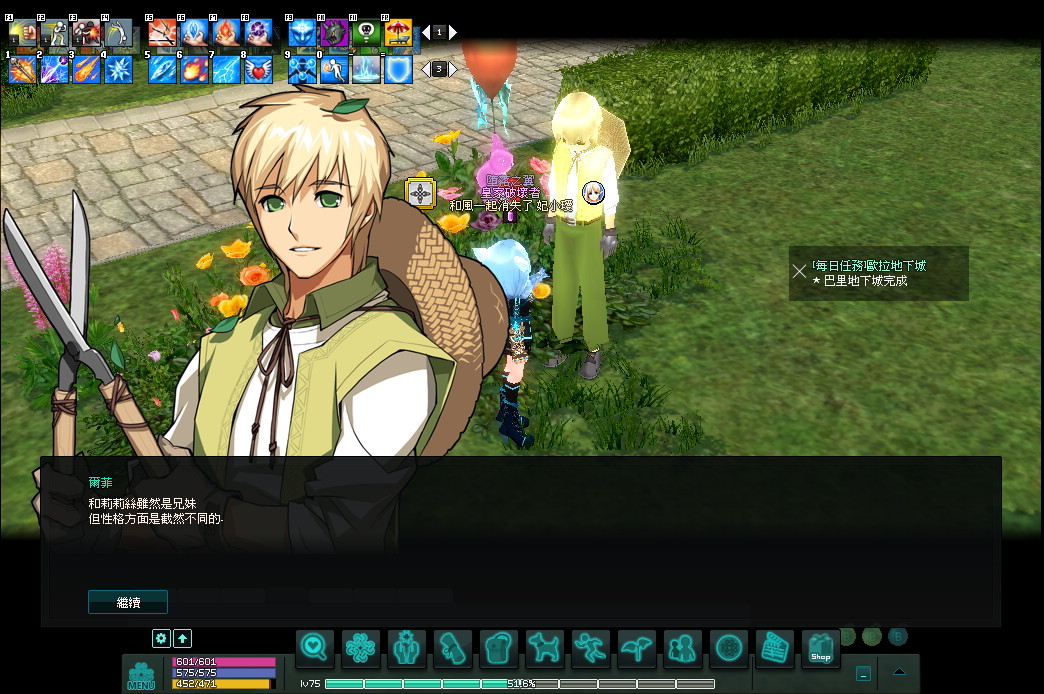Activate the beach umbrella rest skill
This screenshot has height=694, width=1044.
(398, 33)
